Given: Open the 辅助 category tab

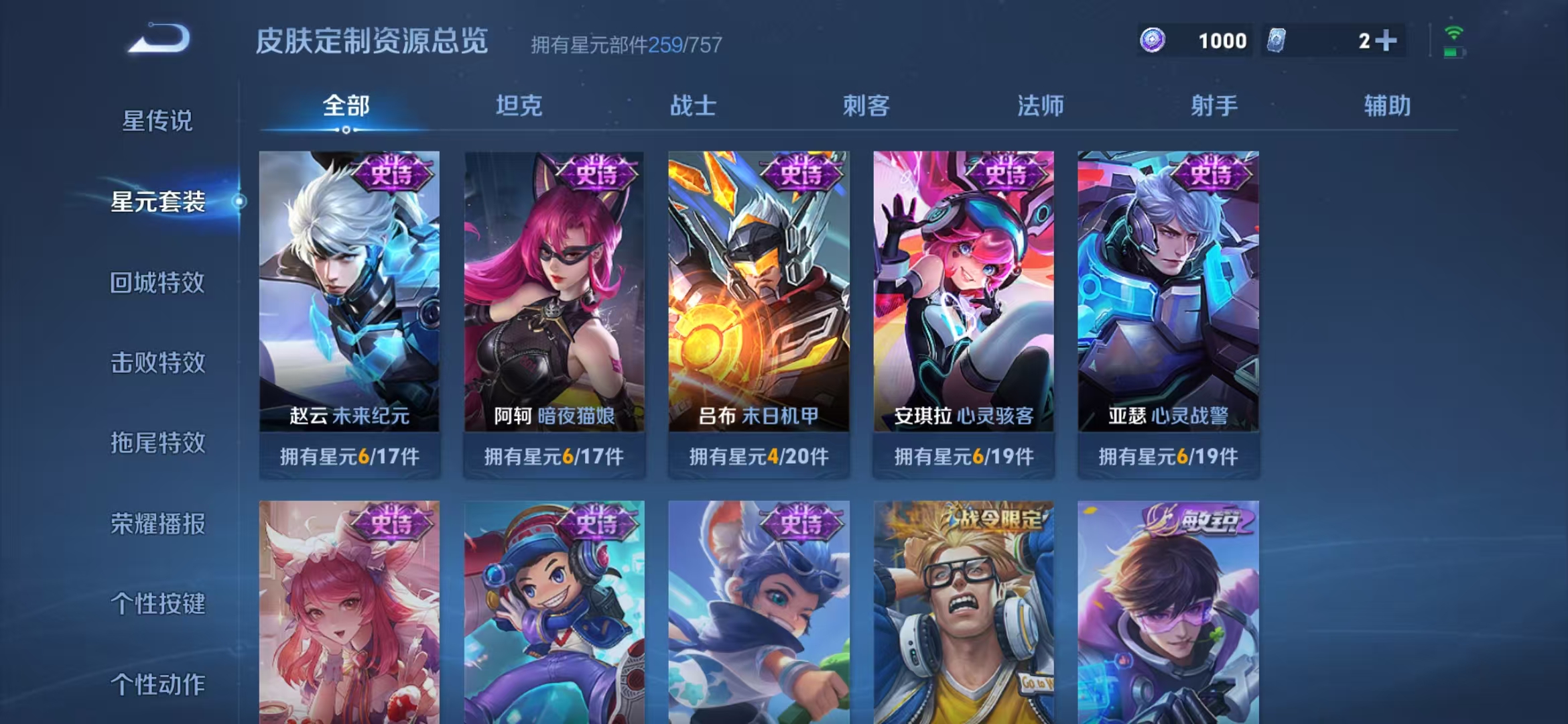Looking at the screenshot, I should click(x=1388, y=105).
